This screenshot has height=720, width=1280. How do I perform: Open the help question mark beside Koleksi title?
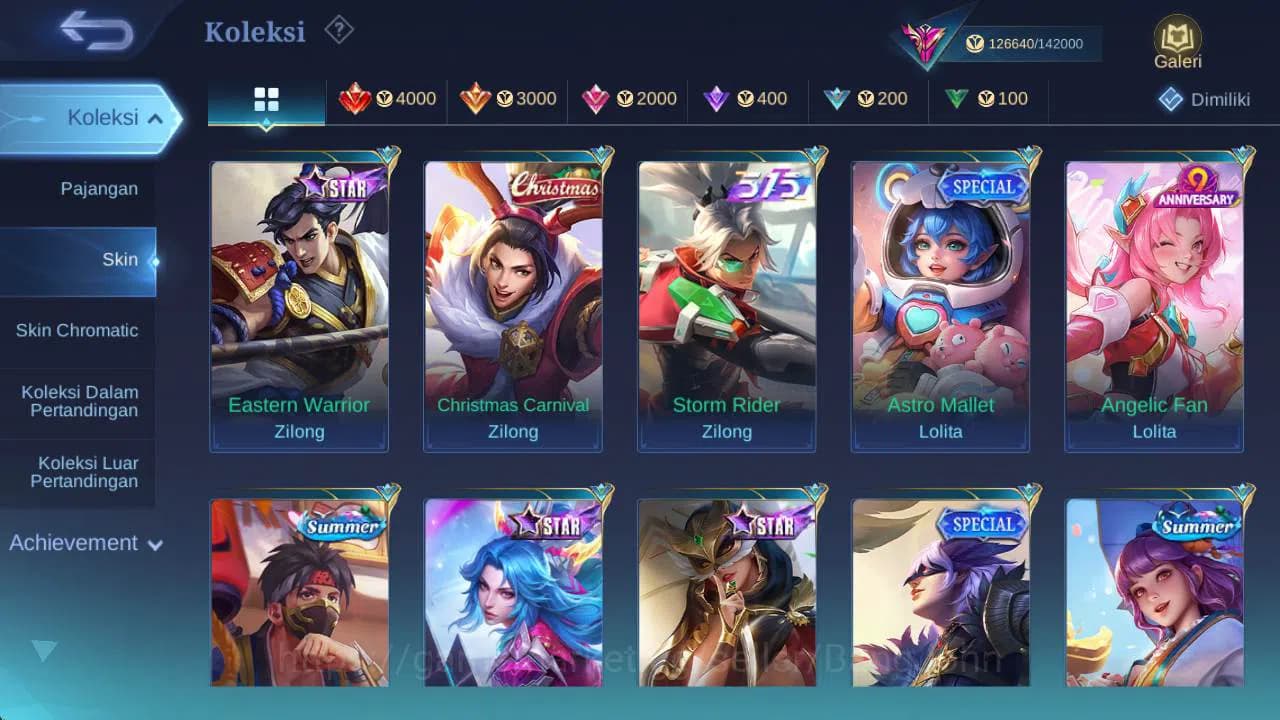coord(337,31)
